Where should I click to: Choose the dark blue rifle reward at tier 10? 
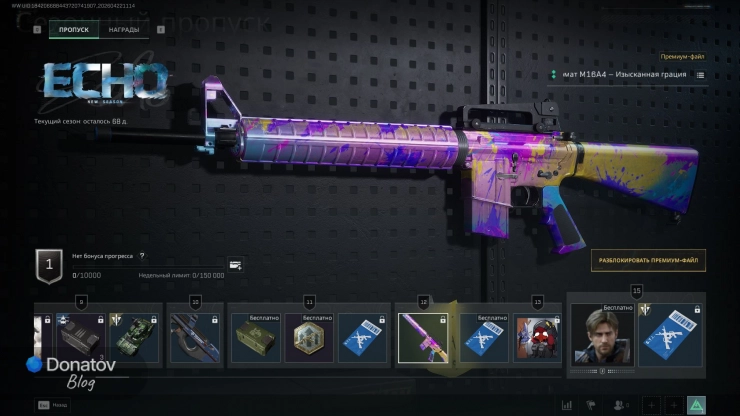pyautogui.click(x=194, y=337)
